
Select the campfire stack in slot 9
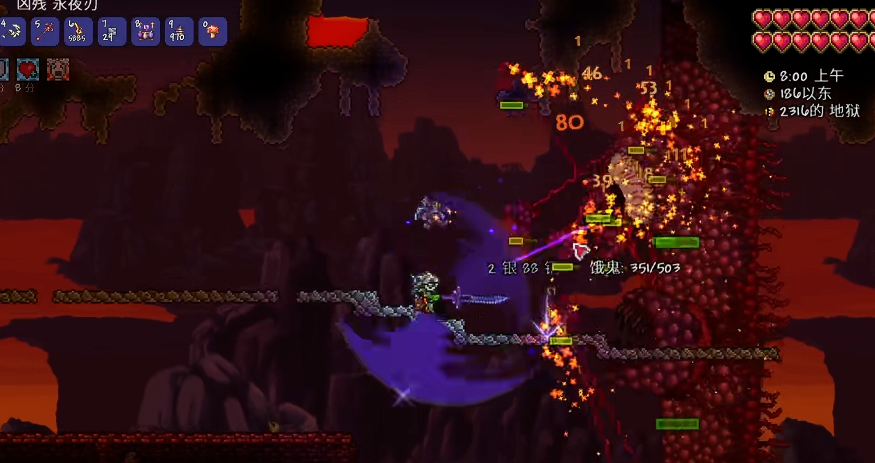(x=179, y=31)
